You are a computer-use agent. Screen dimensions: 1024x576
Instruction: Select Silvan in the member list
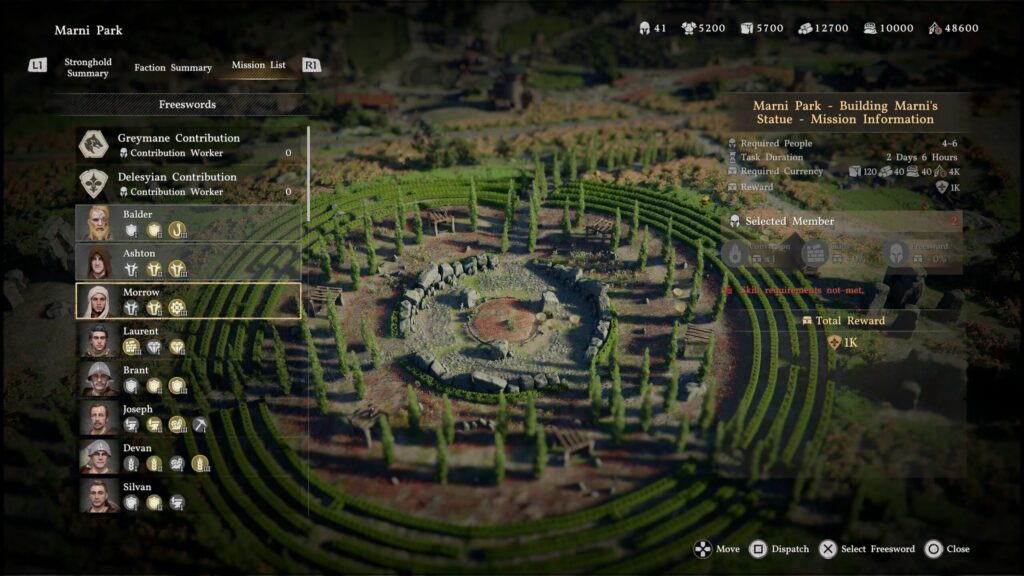[187, 495]
